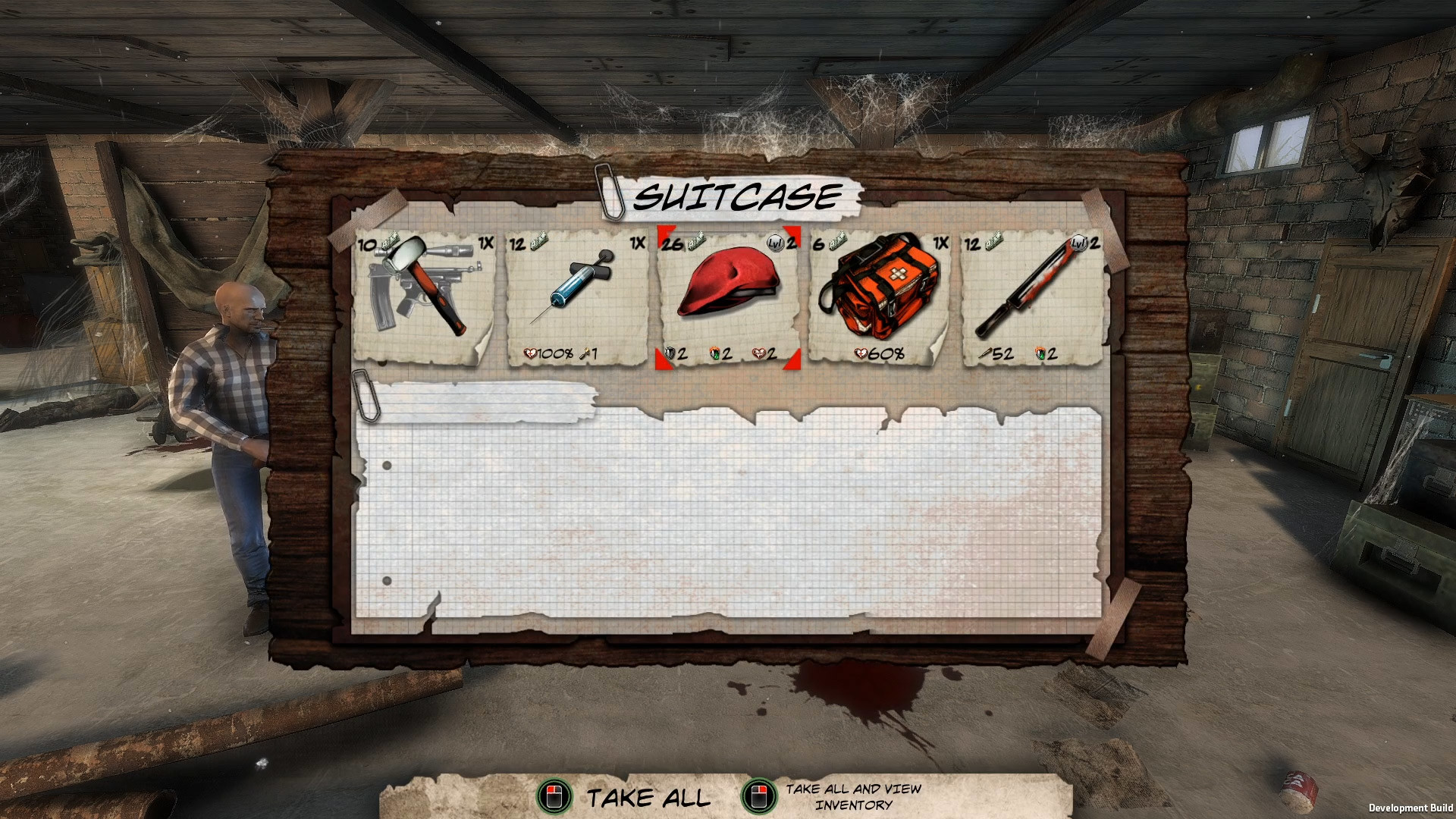
Task: Click the Lvl 2 badge on the machete card
Action: point(1078,243)
